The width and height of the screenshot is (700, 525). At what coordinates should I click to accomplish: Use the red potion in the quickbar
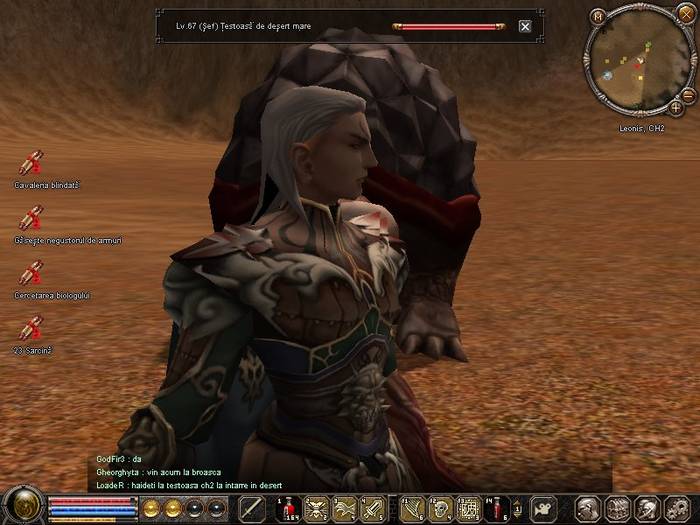pos(288,508)
